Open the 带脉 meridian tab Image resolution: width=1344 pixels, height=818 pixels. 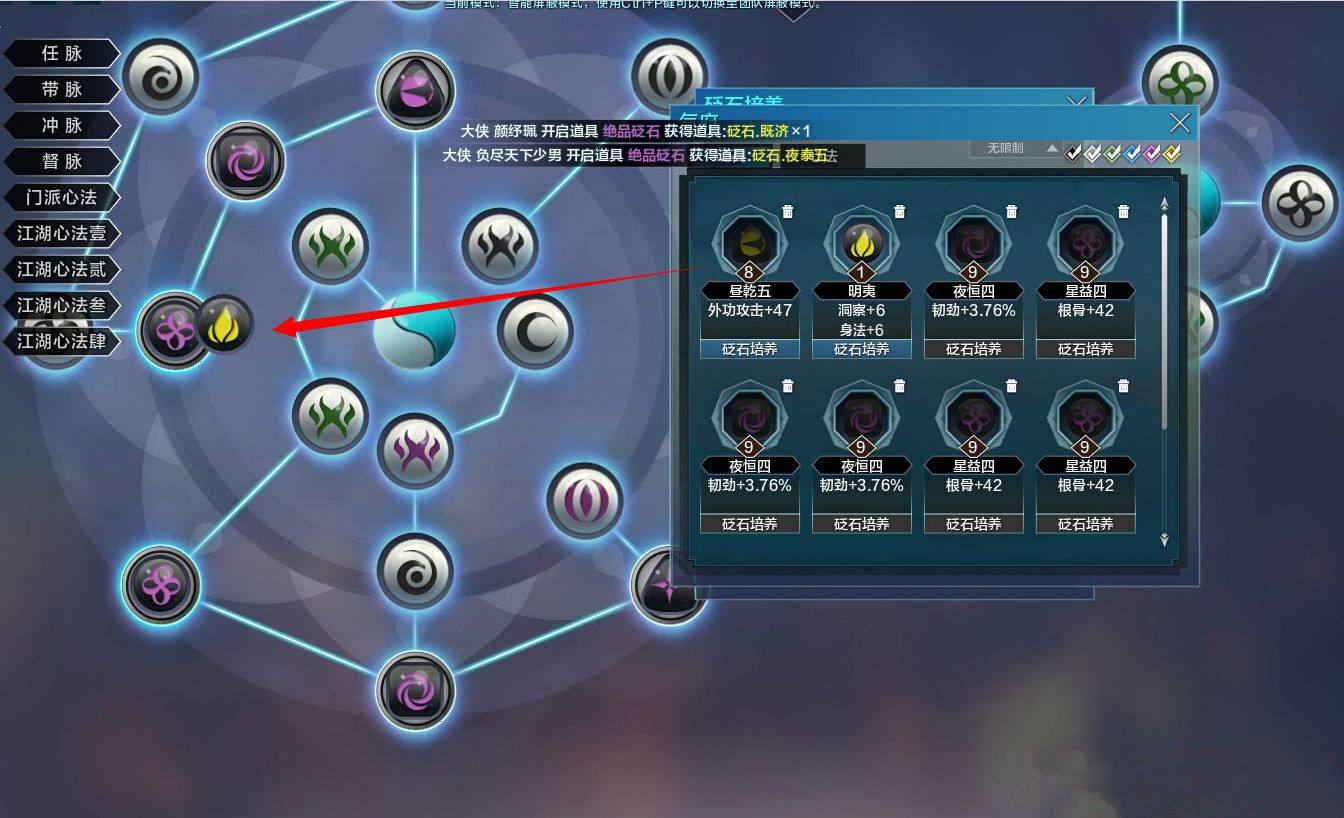[62, 90]
